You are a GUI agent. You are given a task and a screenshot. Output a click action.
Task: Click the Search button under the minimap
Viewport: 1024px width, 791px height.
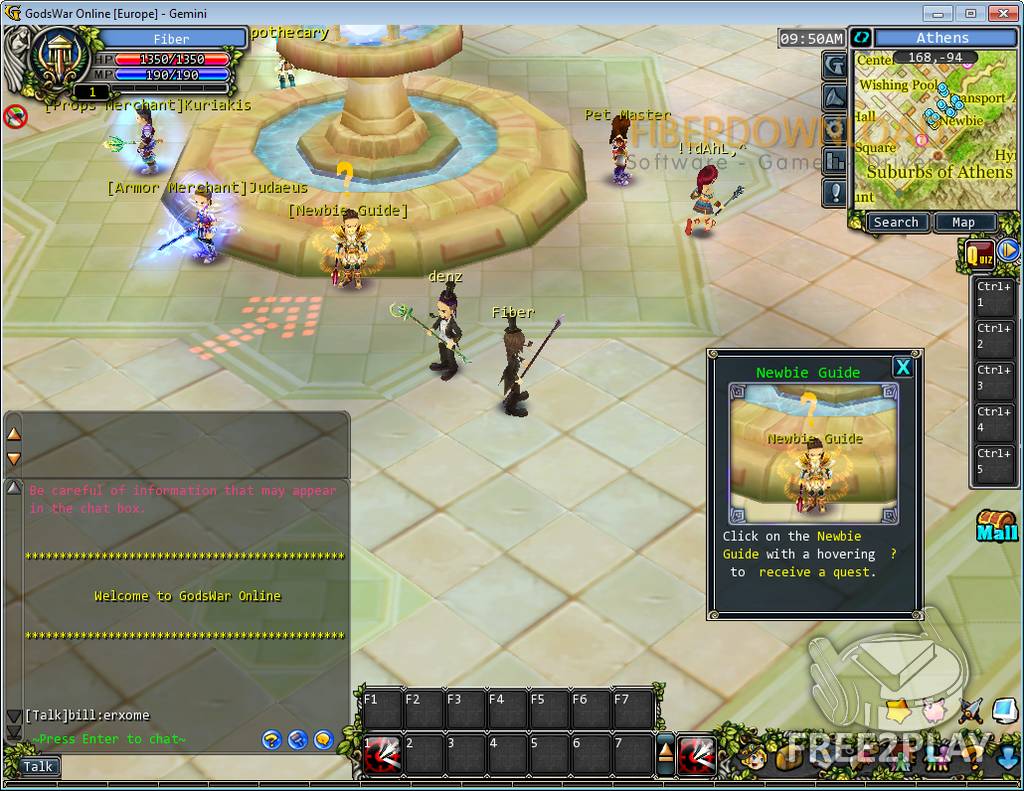(895, 222)
